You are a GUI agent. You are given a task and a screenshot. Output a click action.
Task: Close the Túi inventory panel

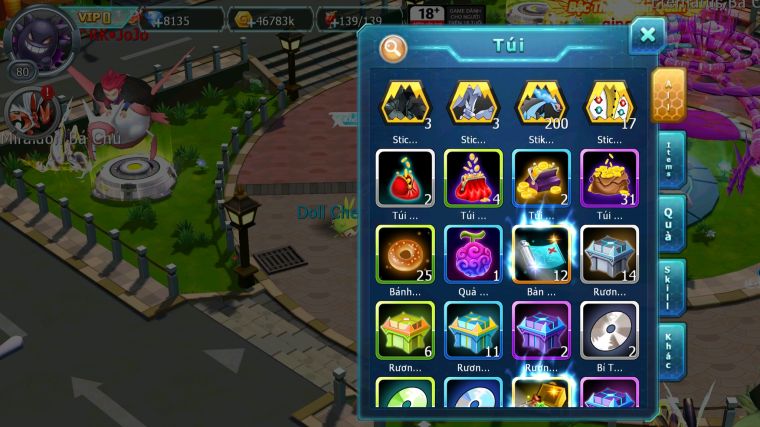647,37
